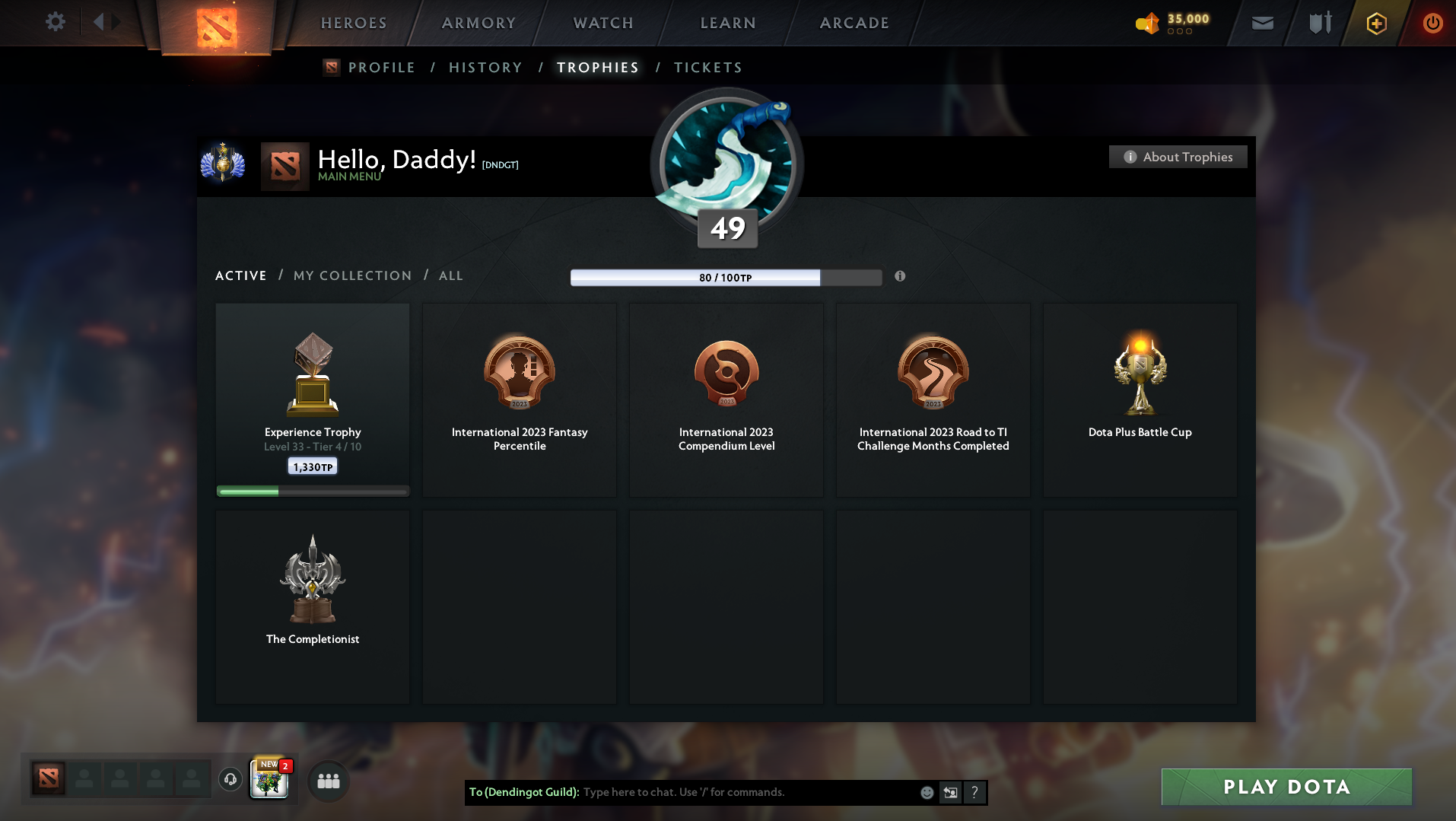The height and width of the screenshot is (821, 1456).
Task: Click the 80/100 TP progress bar
Action: [x=725, y=277]
